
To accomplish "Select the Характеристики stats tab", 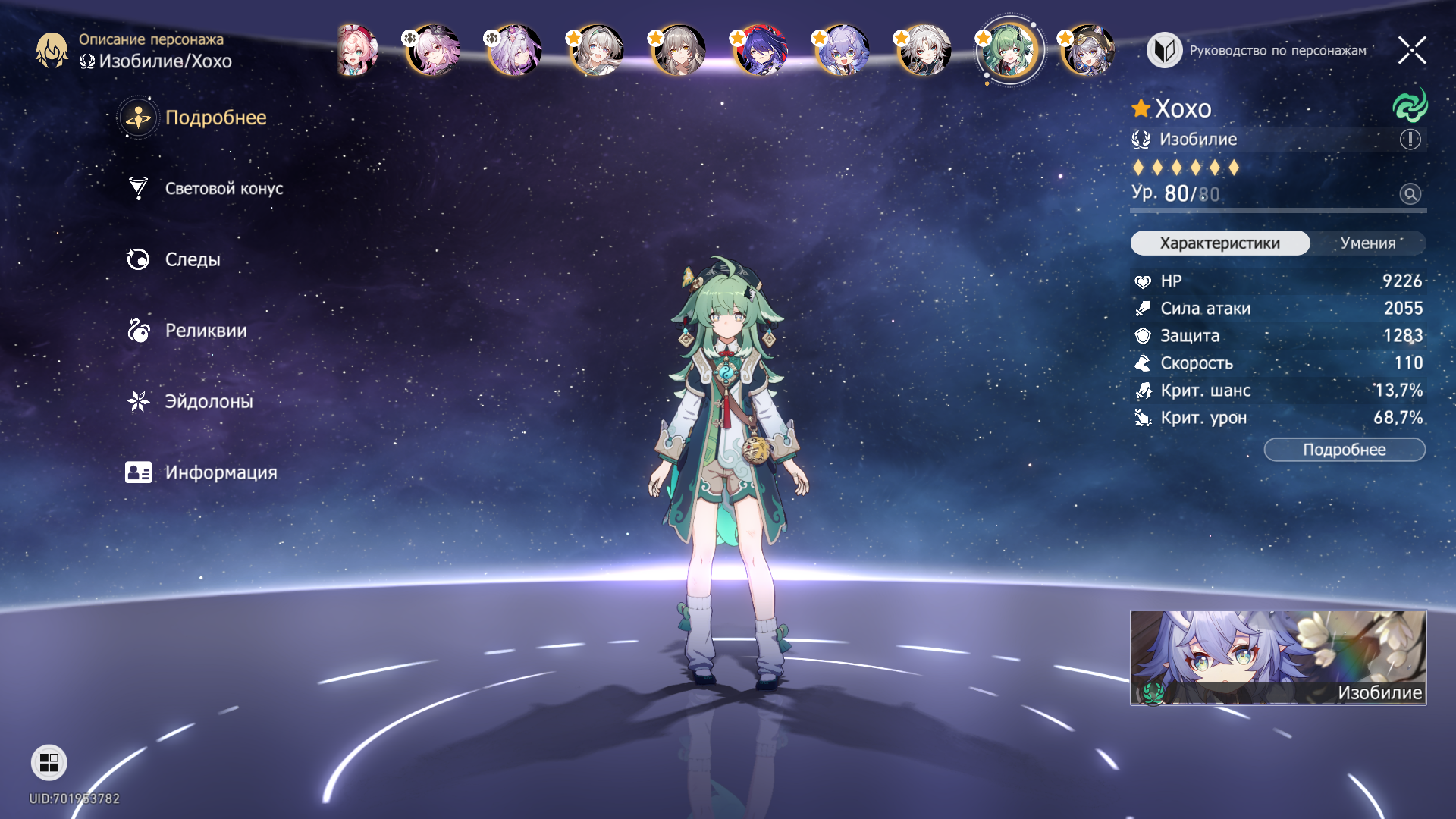I will pos(1219,243).
